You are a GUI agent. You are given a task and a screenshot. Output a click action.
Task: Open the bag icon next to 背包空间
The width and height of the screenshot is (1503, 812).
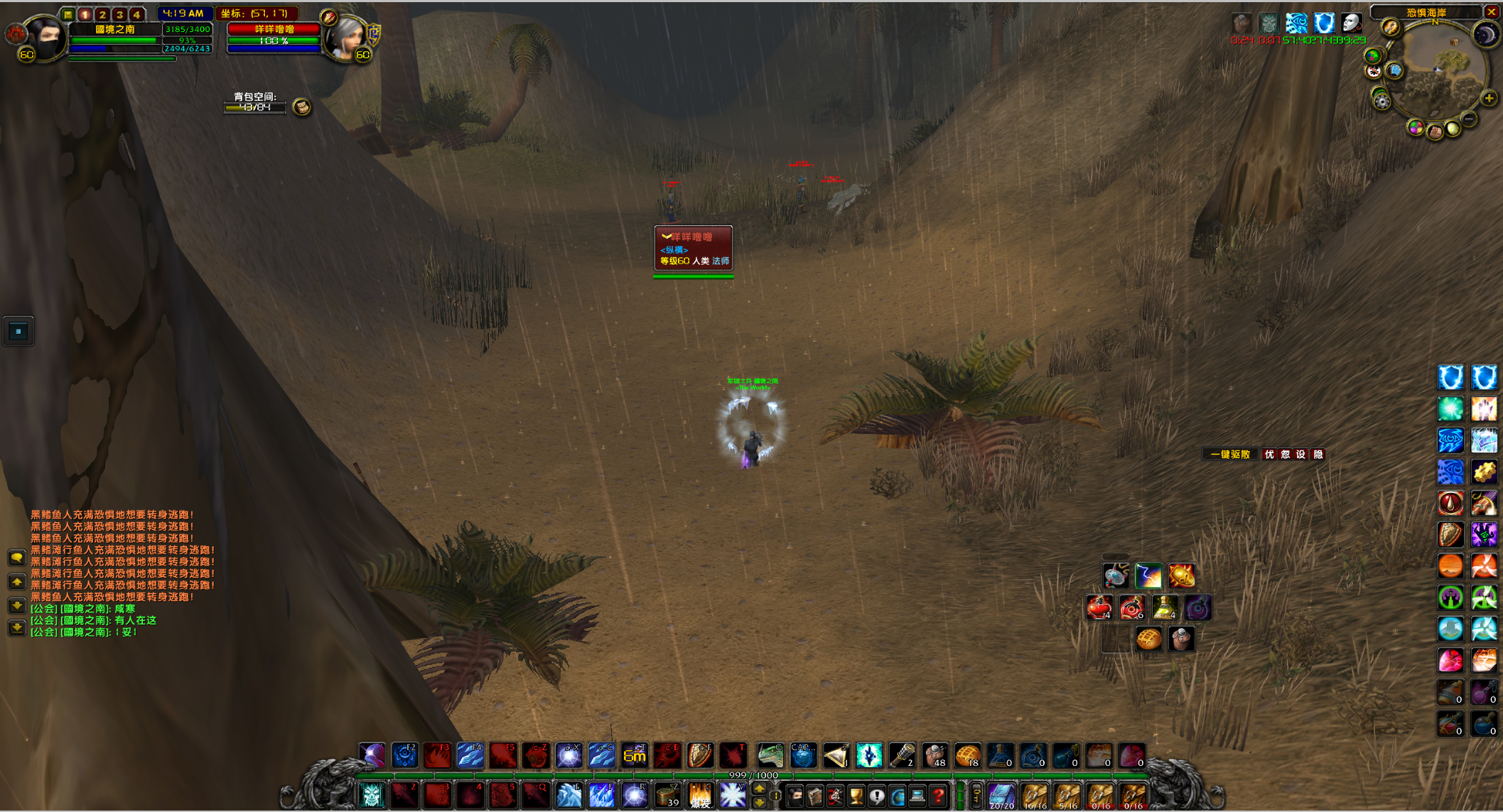tap(302, 107)
